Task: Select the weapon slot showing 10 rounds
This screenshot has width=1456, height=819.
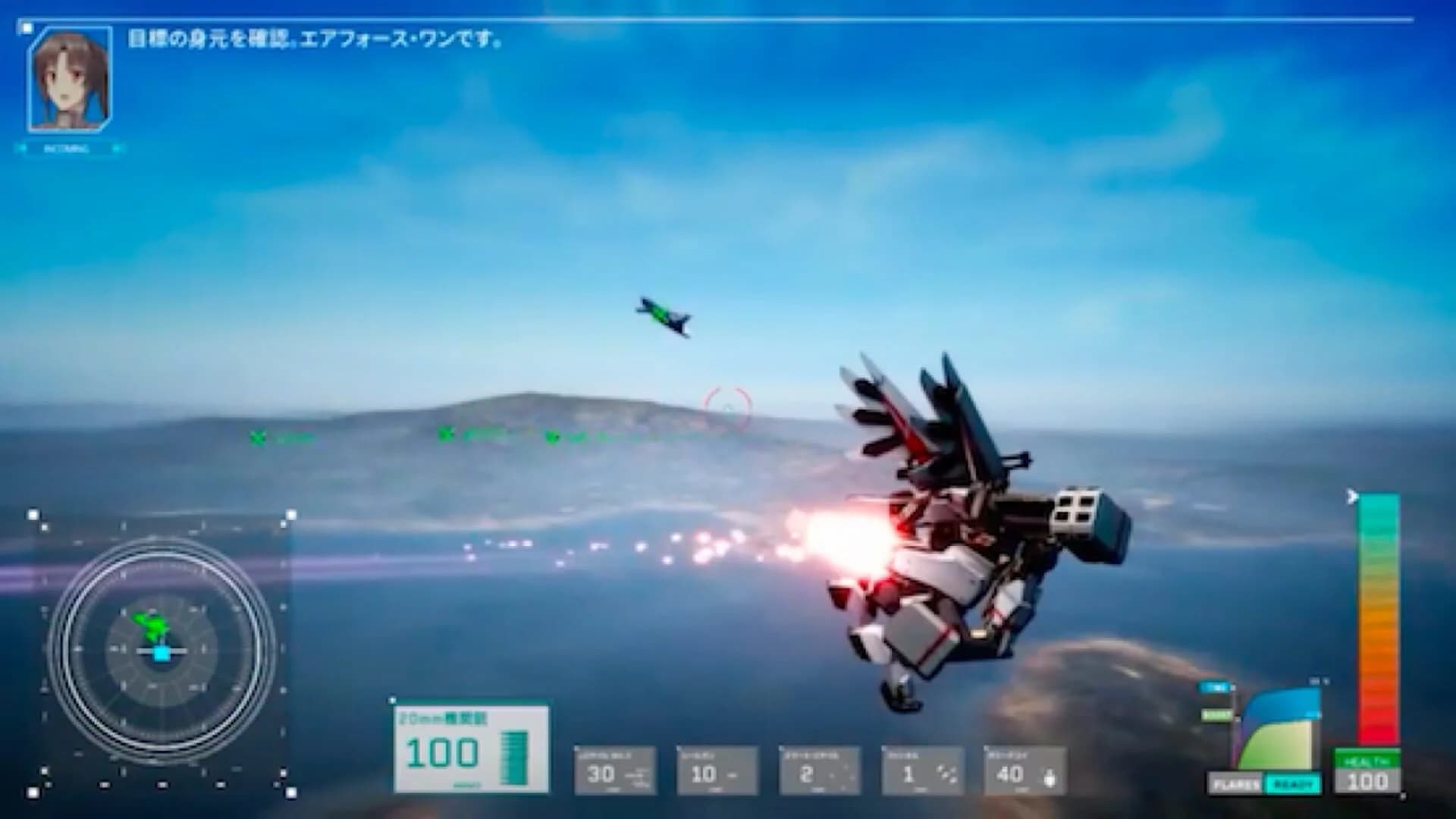Action: 719,770
